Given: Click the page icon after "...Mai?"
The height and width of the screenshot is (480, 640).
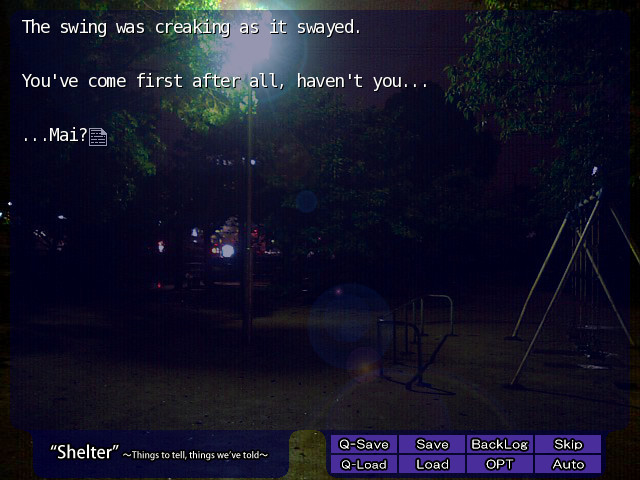Looking at the screenshot, I should [98, 137].
